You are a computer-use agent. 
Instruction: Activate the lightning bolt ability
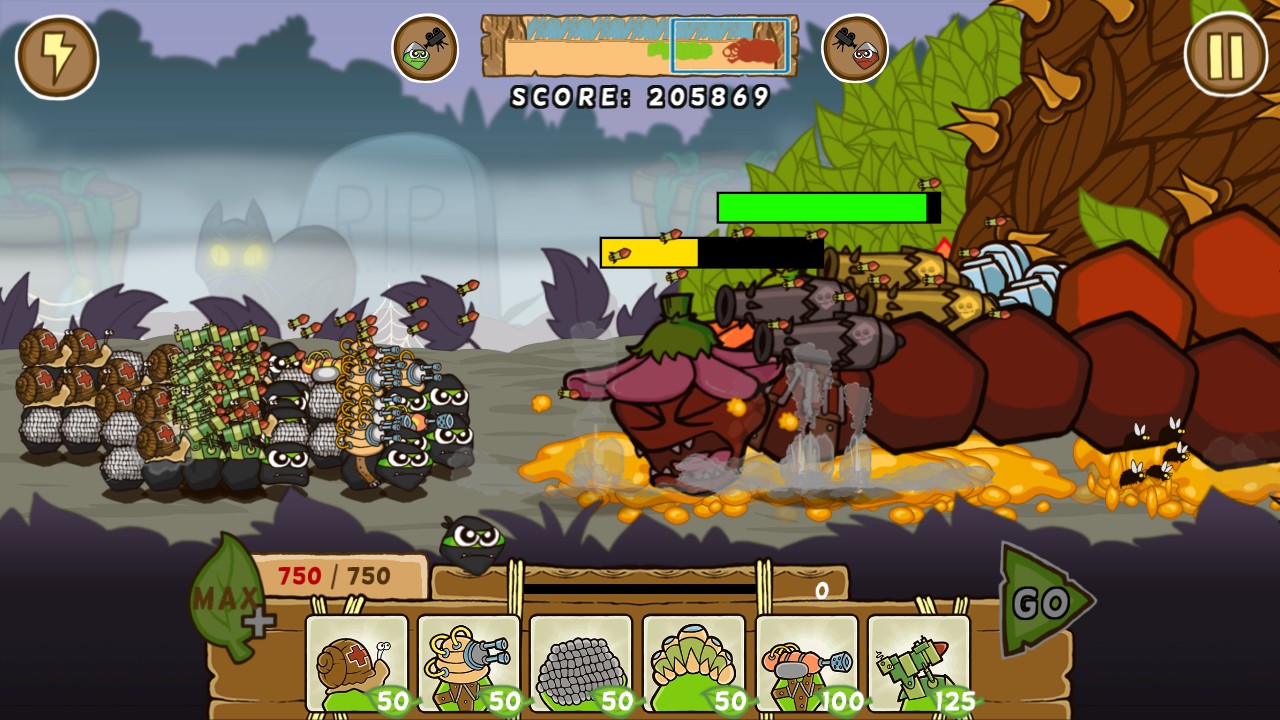coord(57,57)
